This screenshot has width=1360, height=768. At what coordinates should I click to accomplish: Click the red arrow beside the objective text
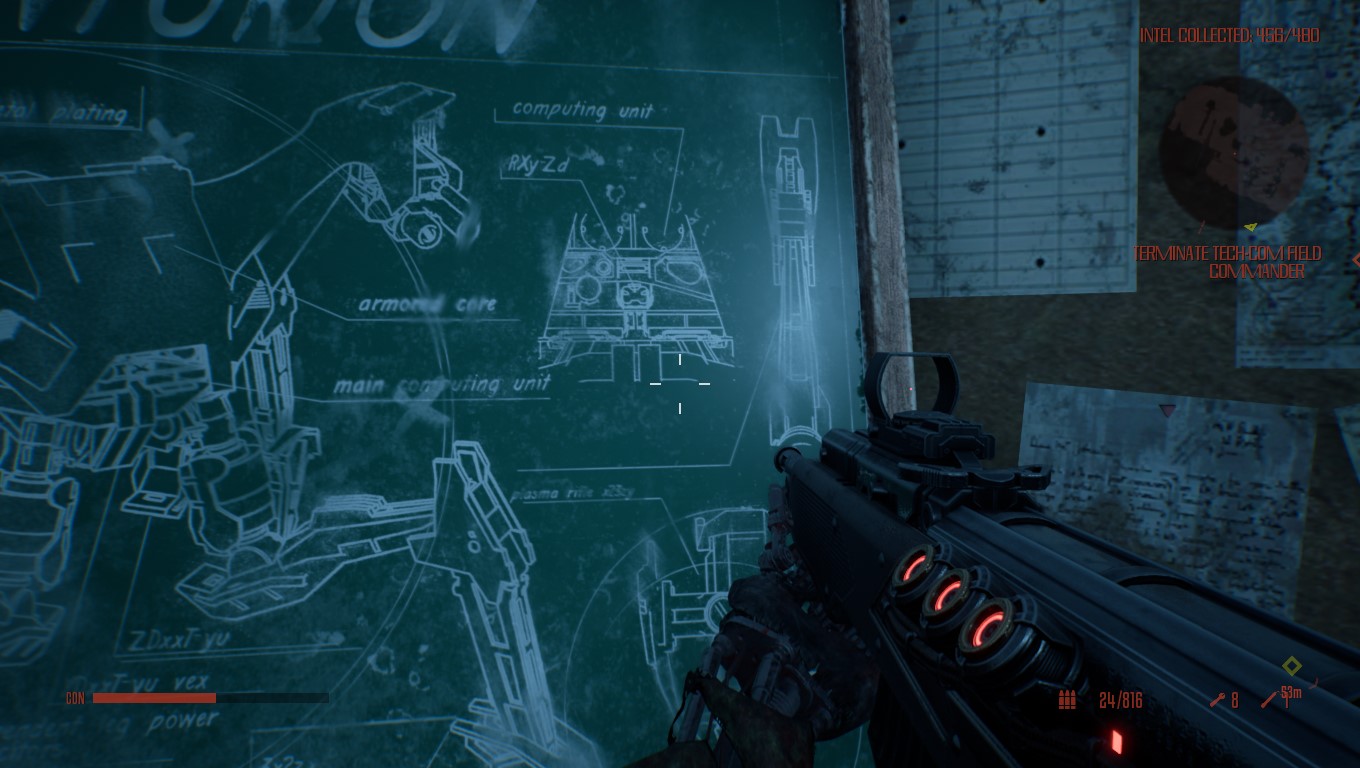click(x=1356, y=260)
